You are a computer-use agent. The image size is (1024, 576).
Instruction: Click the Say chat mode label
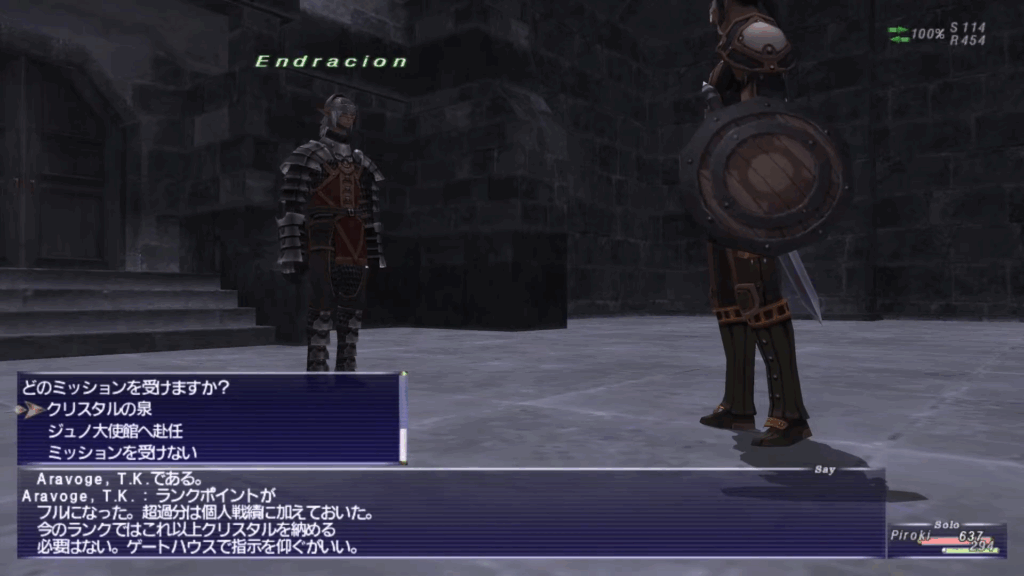pos(826,467)
